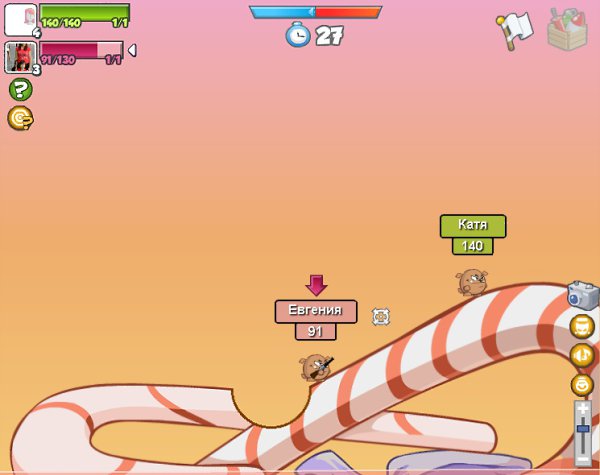Screen dimensions: 600x475
Task: Click the round yellow button below the music note
Action: [x=582, y=384]
